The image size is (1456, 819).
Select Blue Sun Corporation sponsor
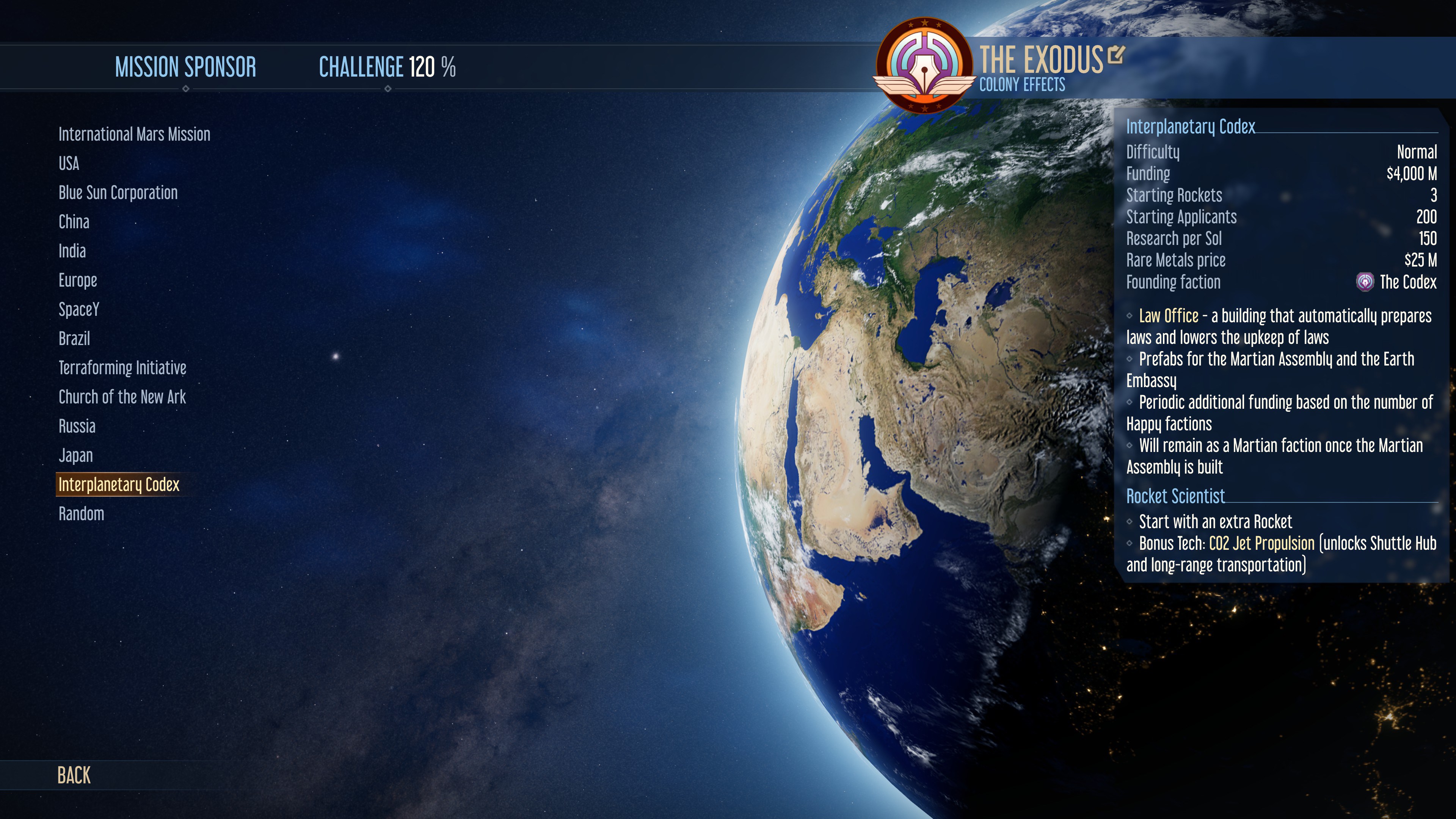tap(118, 193)
